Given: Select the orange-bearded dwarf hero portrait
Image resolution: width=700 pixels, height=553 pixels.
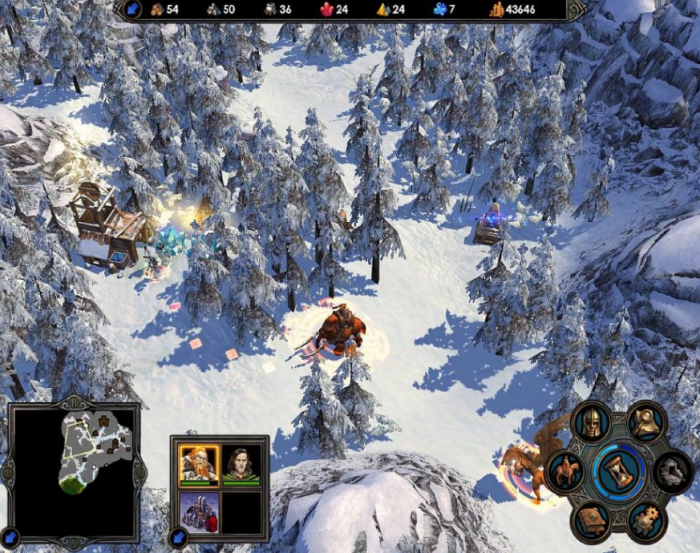Looking at the screenshot, I should [x=200, y=464].
